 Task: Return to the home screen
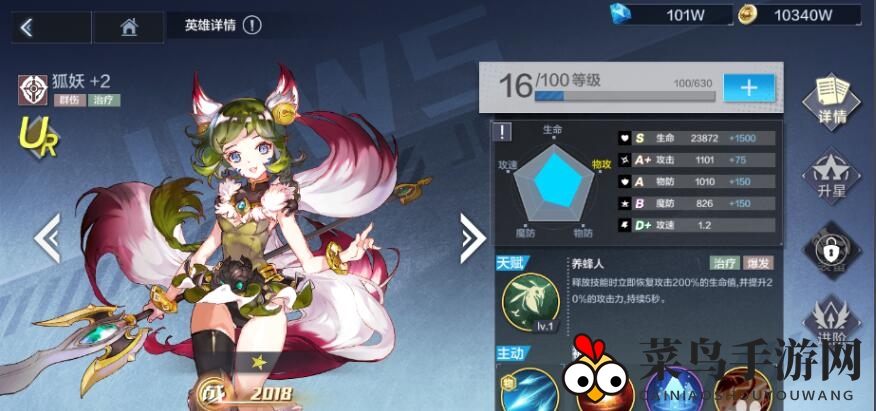[128, 27]
